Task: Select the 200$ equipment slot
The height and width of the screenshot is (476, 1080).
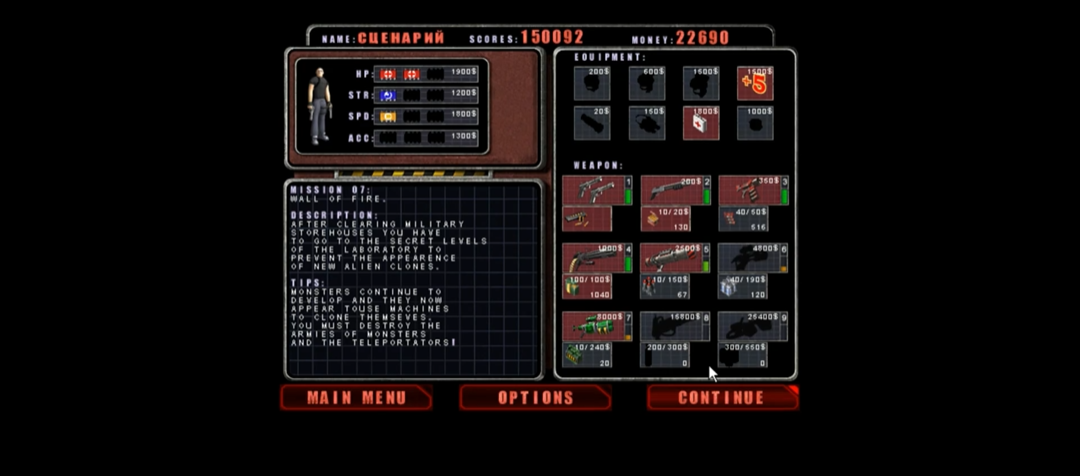Action: click(592, 84)
